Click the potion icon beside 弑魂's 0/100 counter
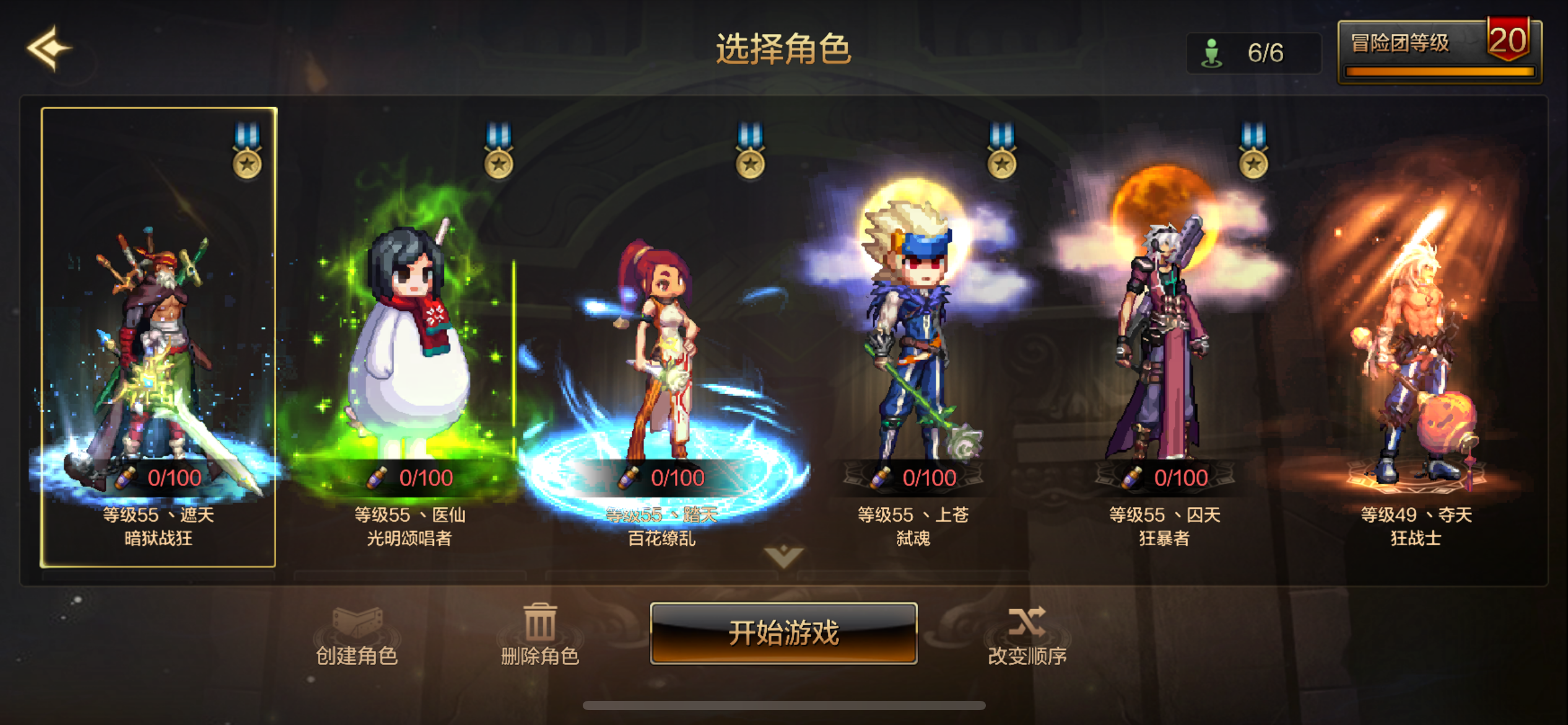This screenshot has width=1568, height=725. tap(879, 477)
